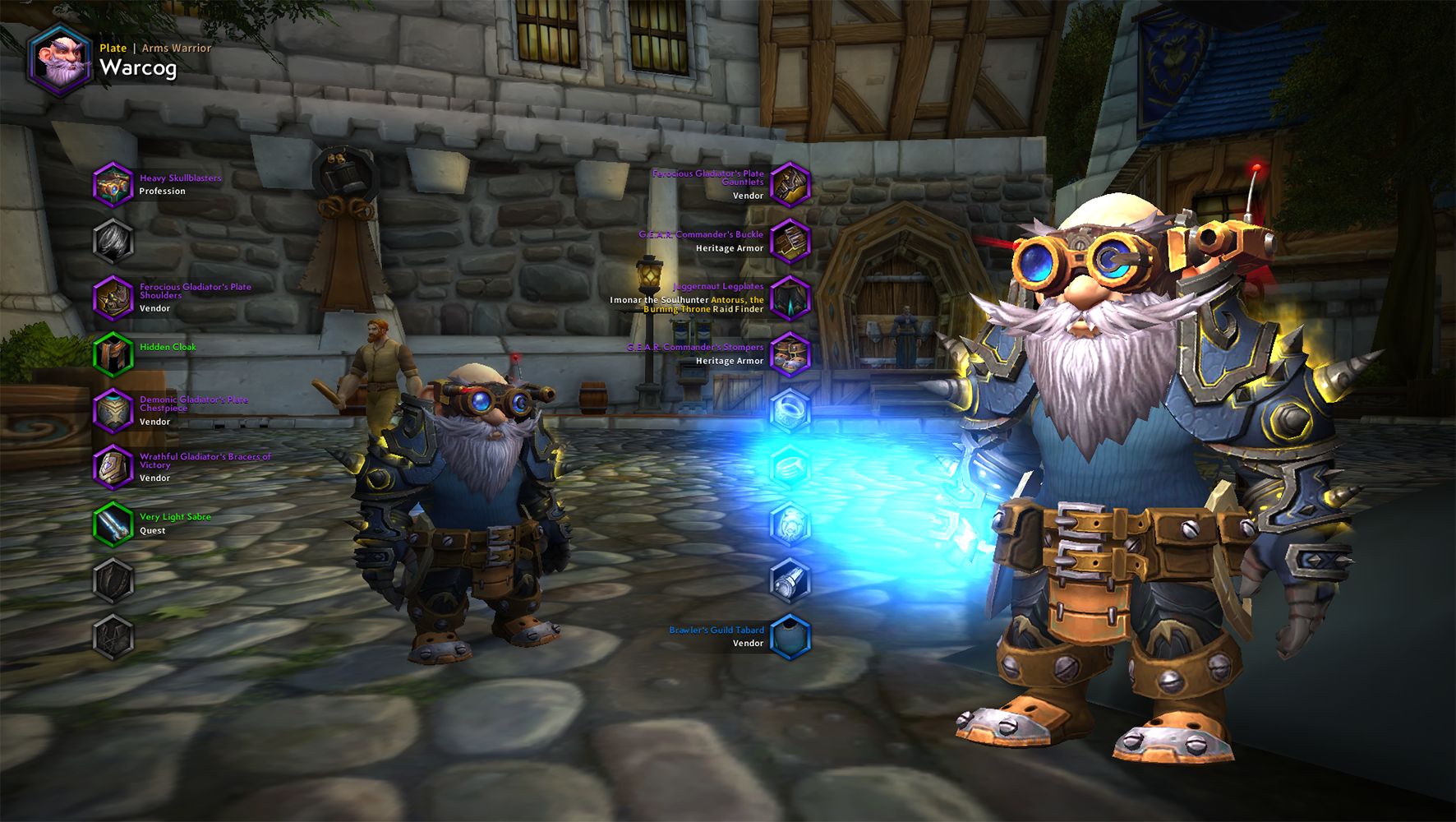Viewport: 1456px width, 822px height.
Task: Click the Hidden Cloak item name text
Action: tap(168, 347)
